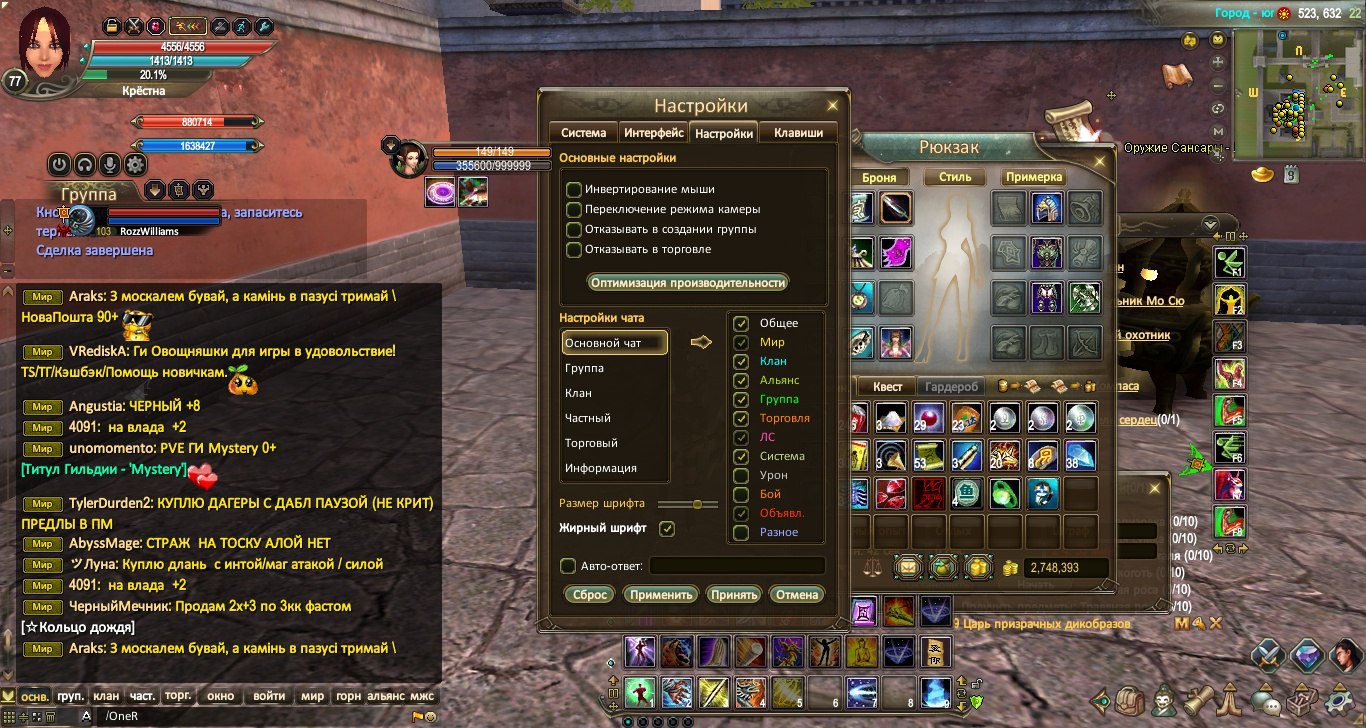The width and height of the screenshot is (1366, 728).
Task: Switch to the Клавиши tab
Action: [x=798, y=132]
